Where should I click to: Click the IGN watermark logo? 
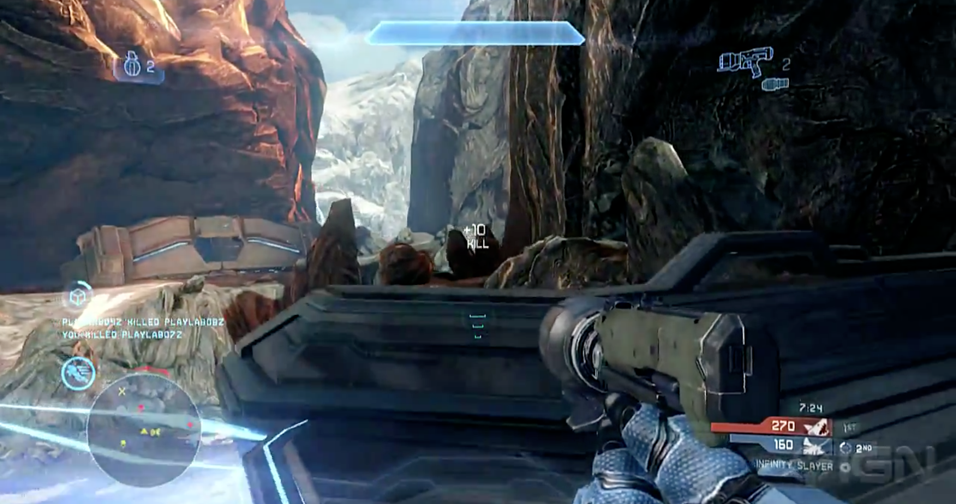(x=887, y=465)
